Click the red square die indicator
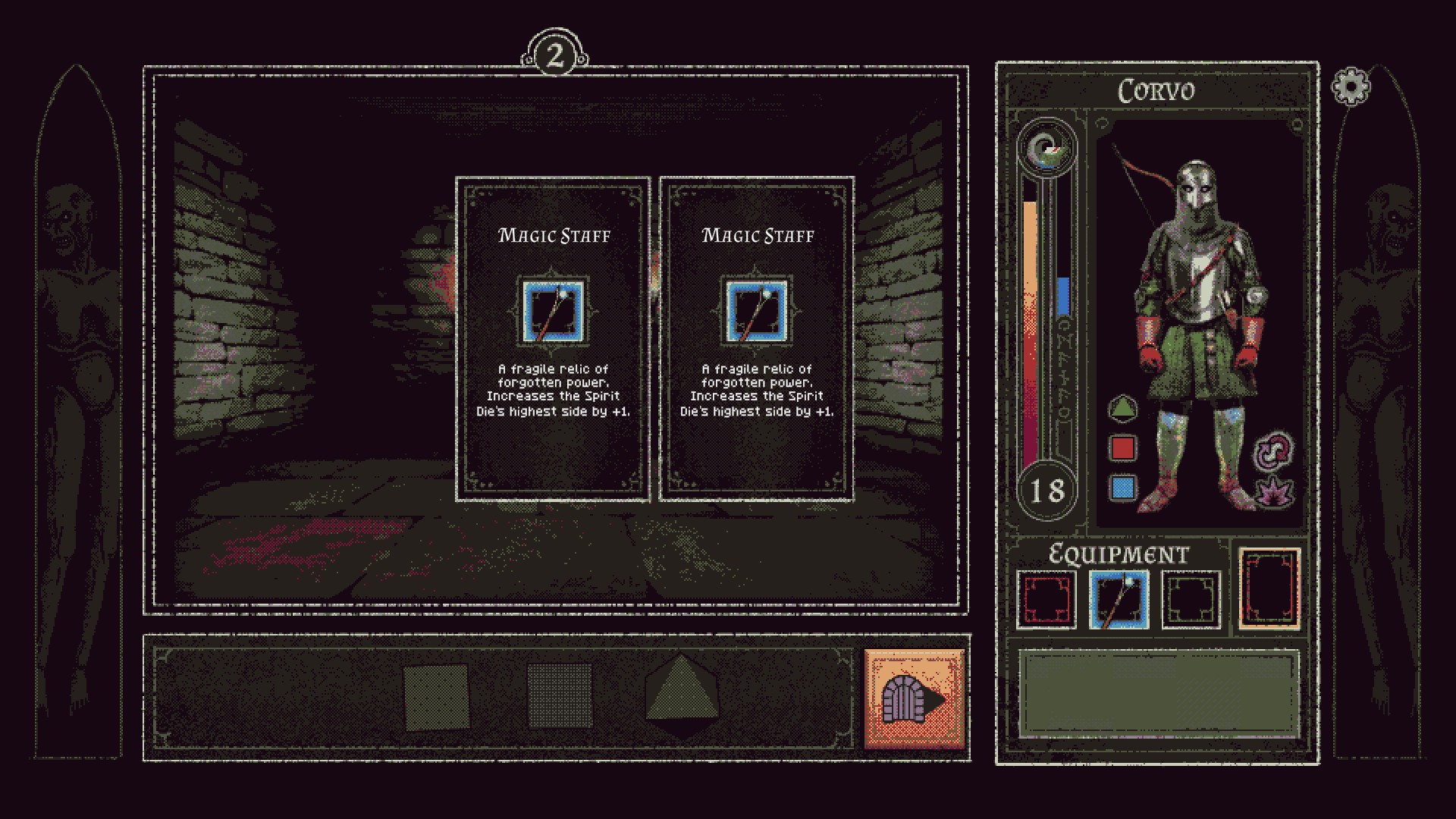Viewport: 1456px width, 819px height. click(x=1122, y=448)
